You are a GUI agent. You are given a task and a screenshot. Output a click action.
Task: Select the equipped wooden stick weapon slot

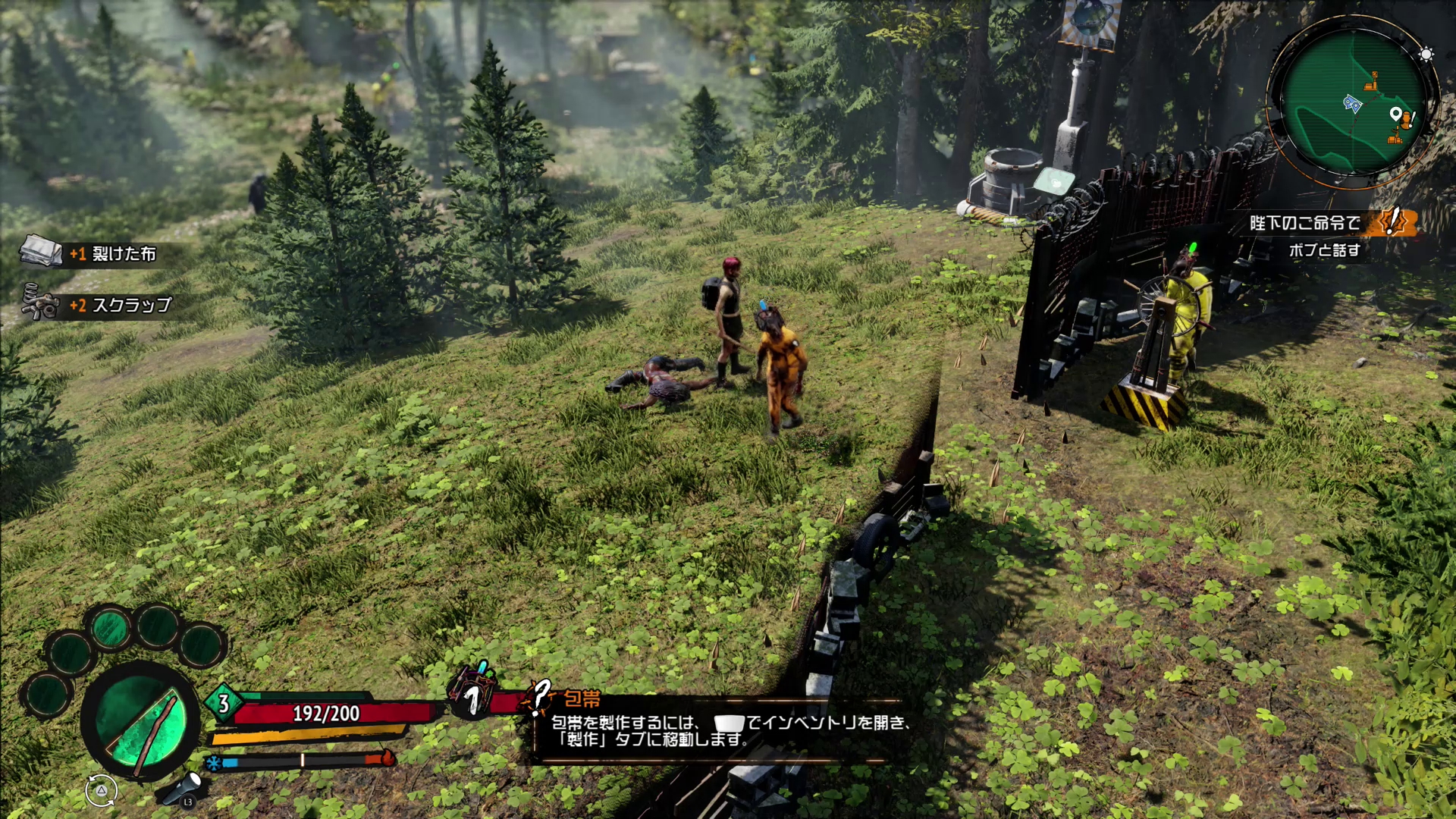point(141,722)
